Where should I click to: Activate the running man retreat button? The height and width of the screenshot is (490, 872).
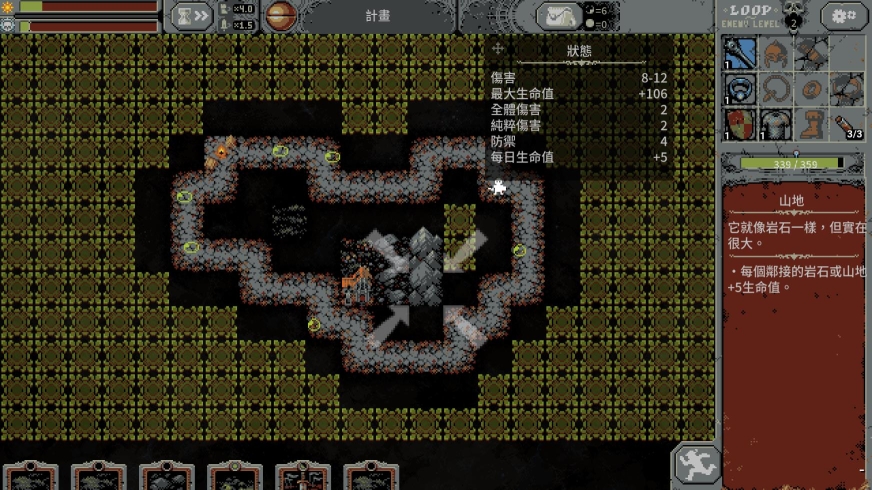point(696,464)
